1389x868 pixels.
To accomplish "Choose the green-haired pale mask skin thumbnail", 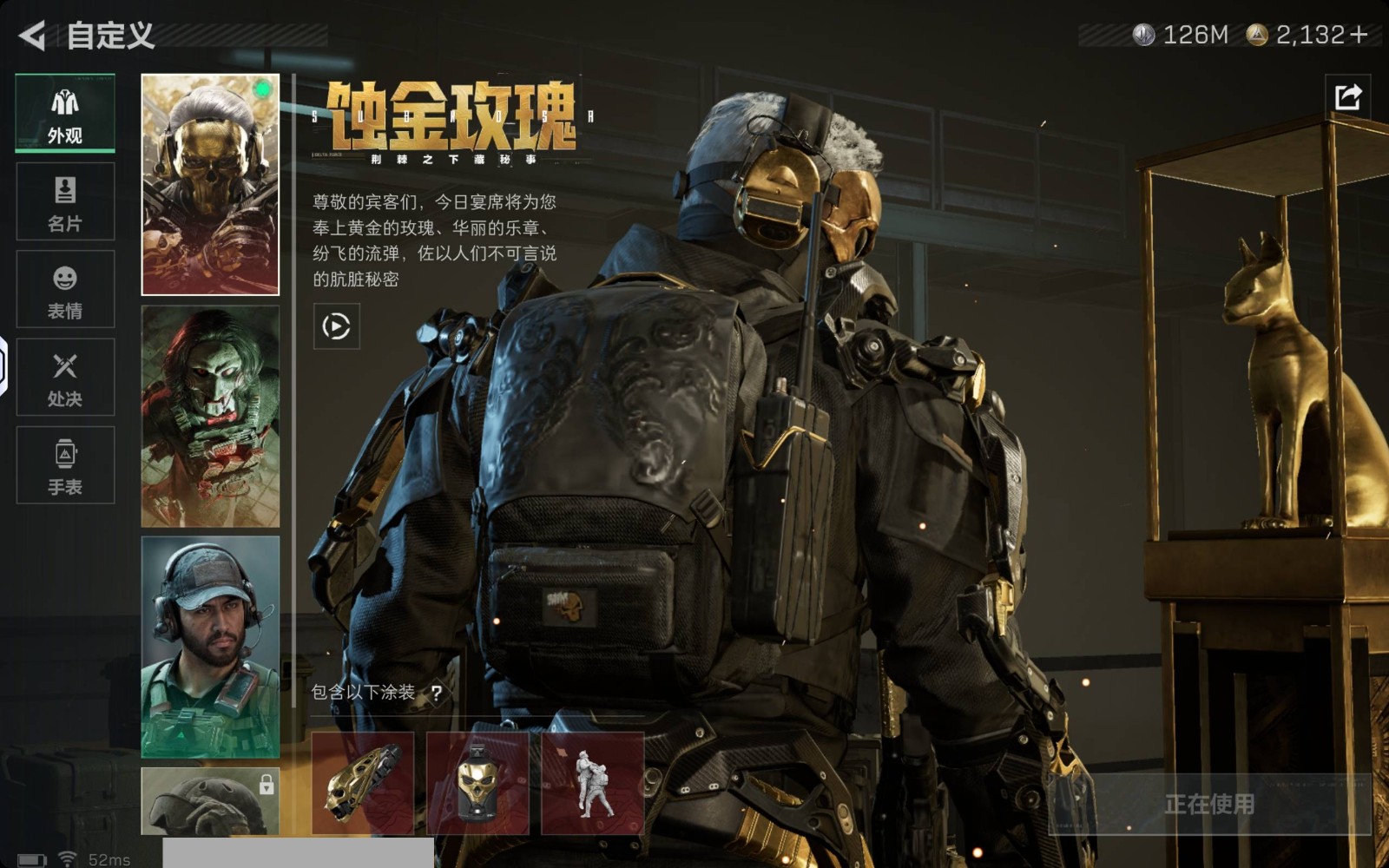I will tap(210, 417).
